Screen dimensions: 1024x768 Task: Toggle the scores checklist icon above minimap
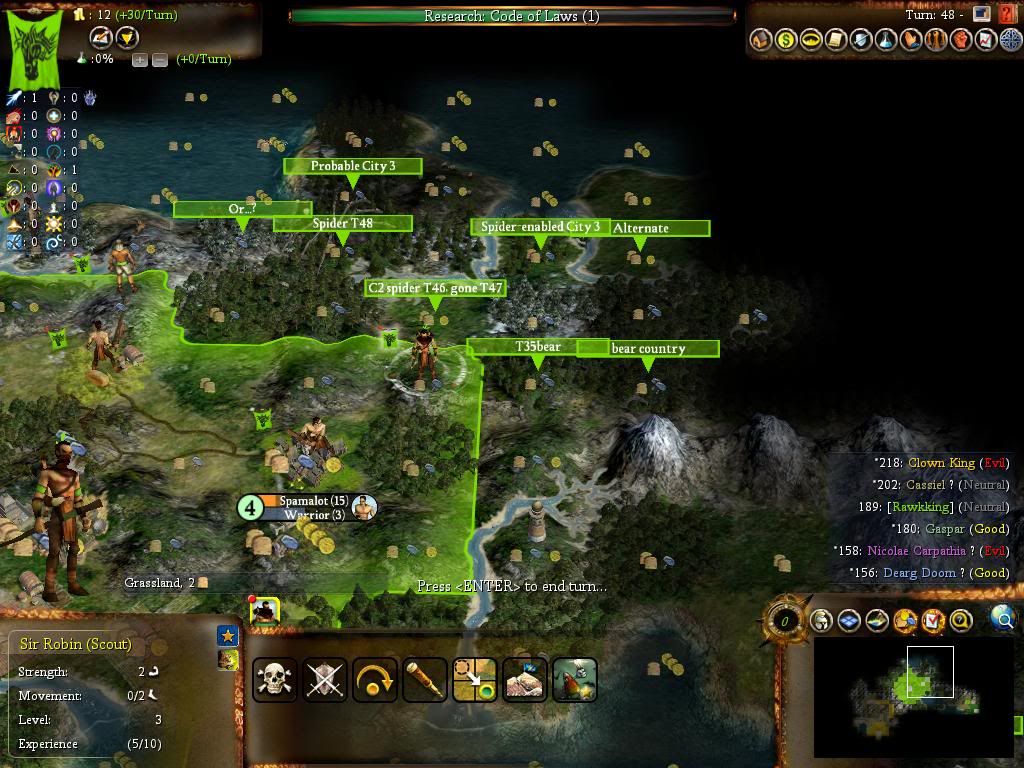pyautogui.click(x=933, y=621)
